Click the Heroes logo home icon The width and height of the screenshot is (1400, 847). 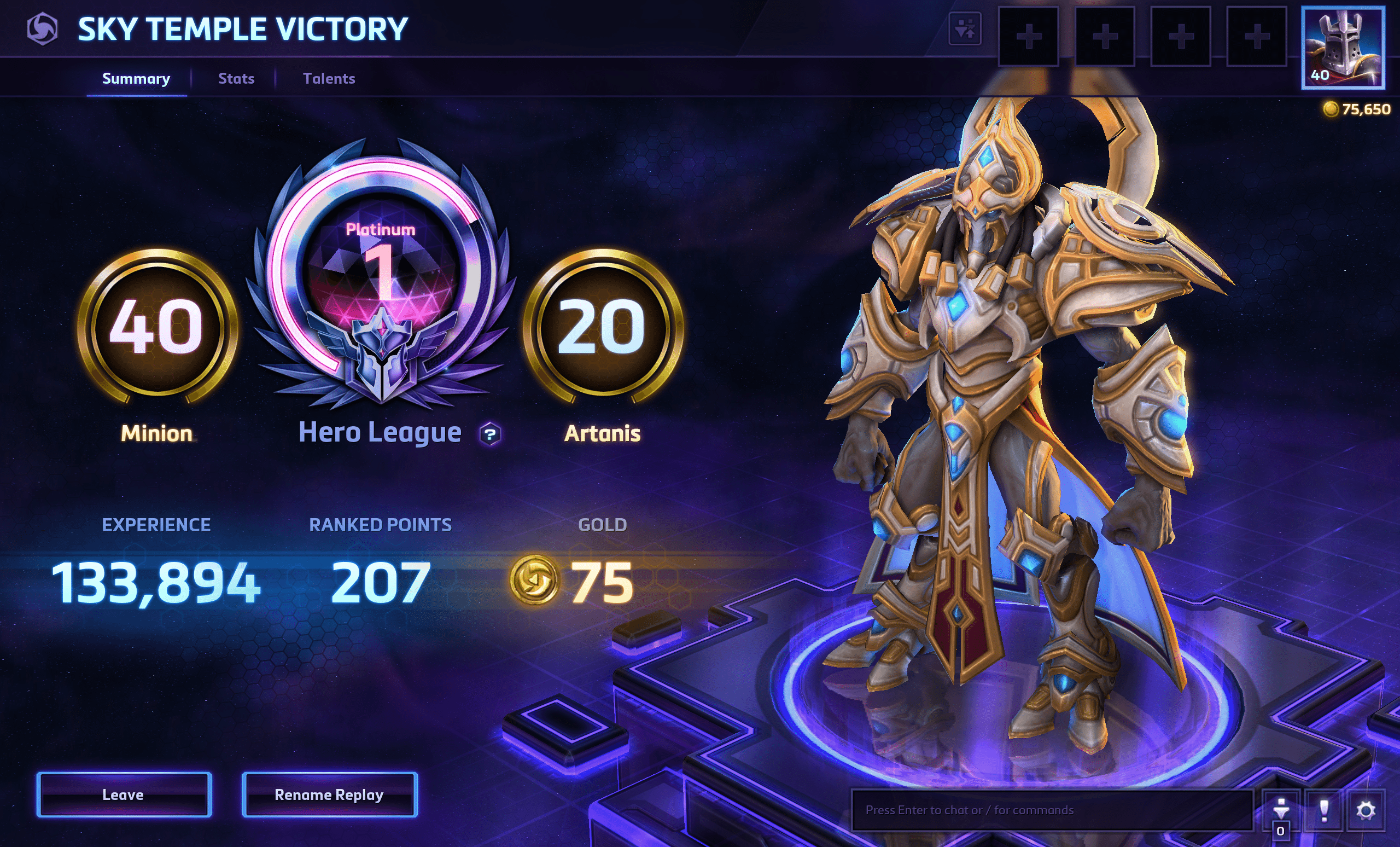tap(43, 29)
